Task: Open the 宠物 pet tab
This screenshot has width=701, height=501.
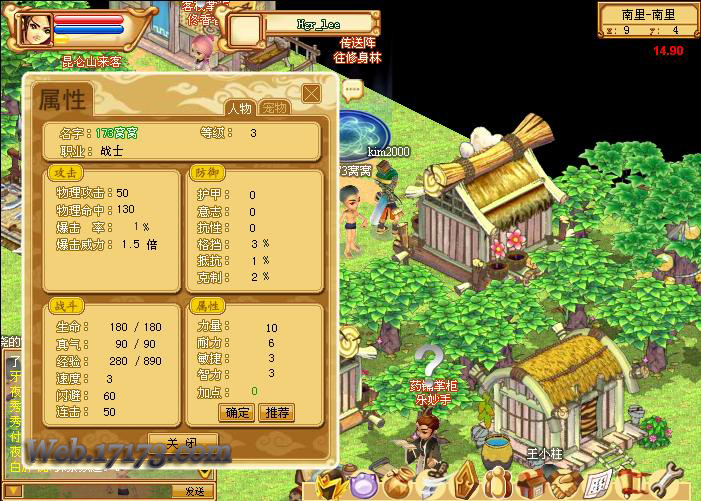Action: click(x=272, y=108)
